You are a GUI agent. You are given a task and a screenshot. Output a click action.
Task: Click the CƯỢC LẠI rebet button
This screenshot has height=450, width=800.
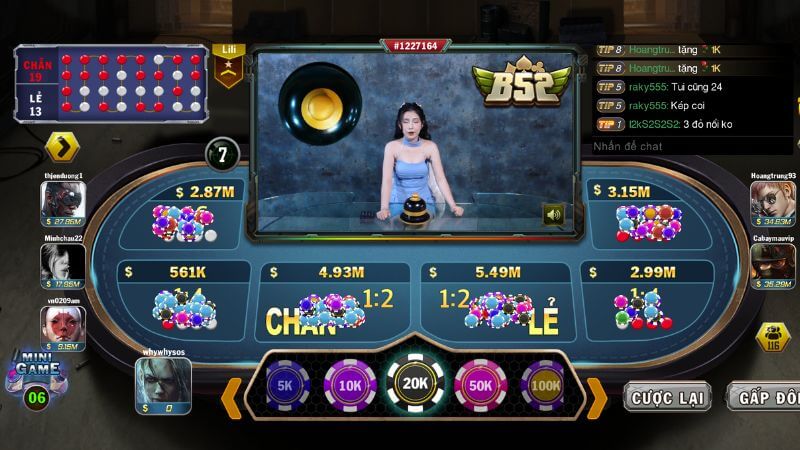667,397
